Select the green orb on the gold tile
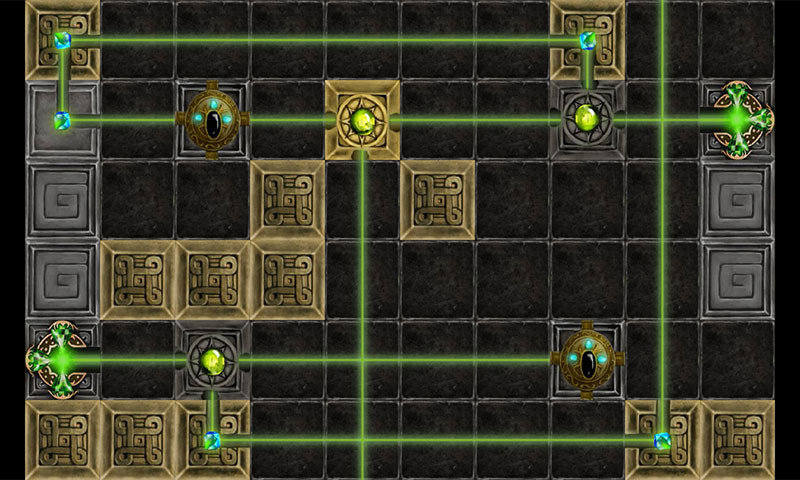This screenshot has width=800, height=480. 362,121
